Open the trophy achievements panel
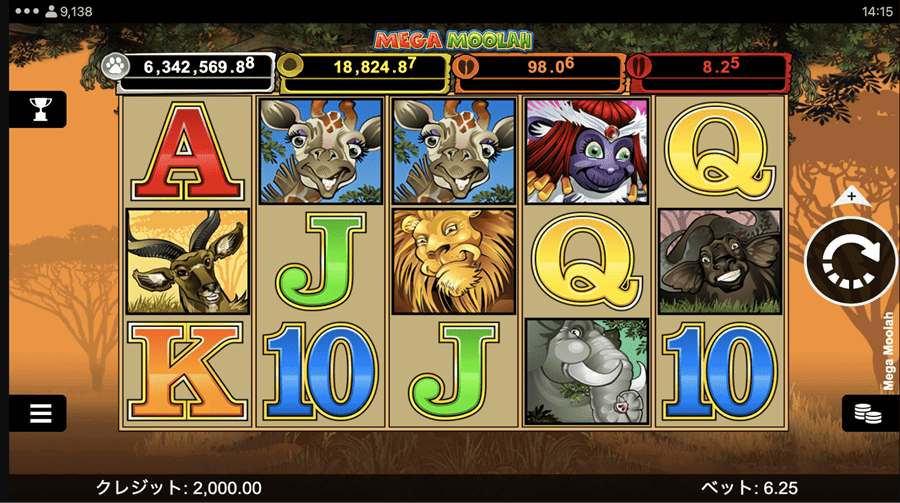This screenshot has height=503, width=900. [x=39, y=109]
